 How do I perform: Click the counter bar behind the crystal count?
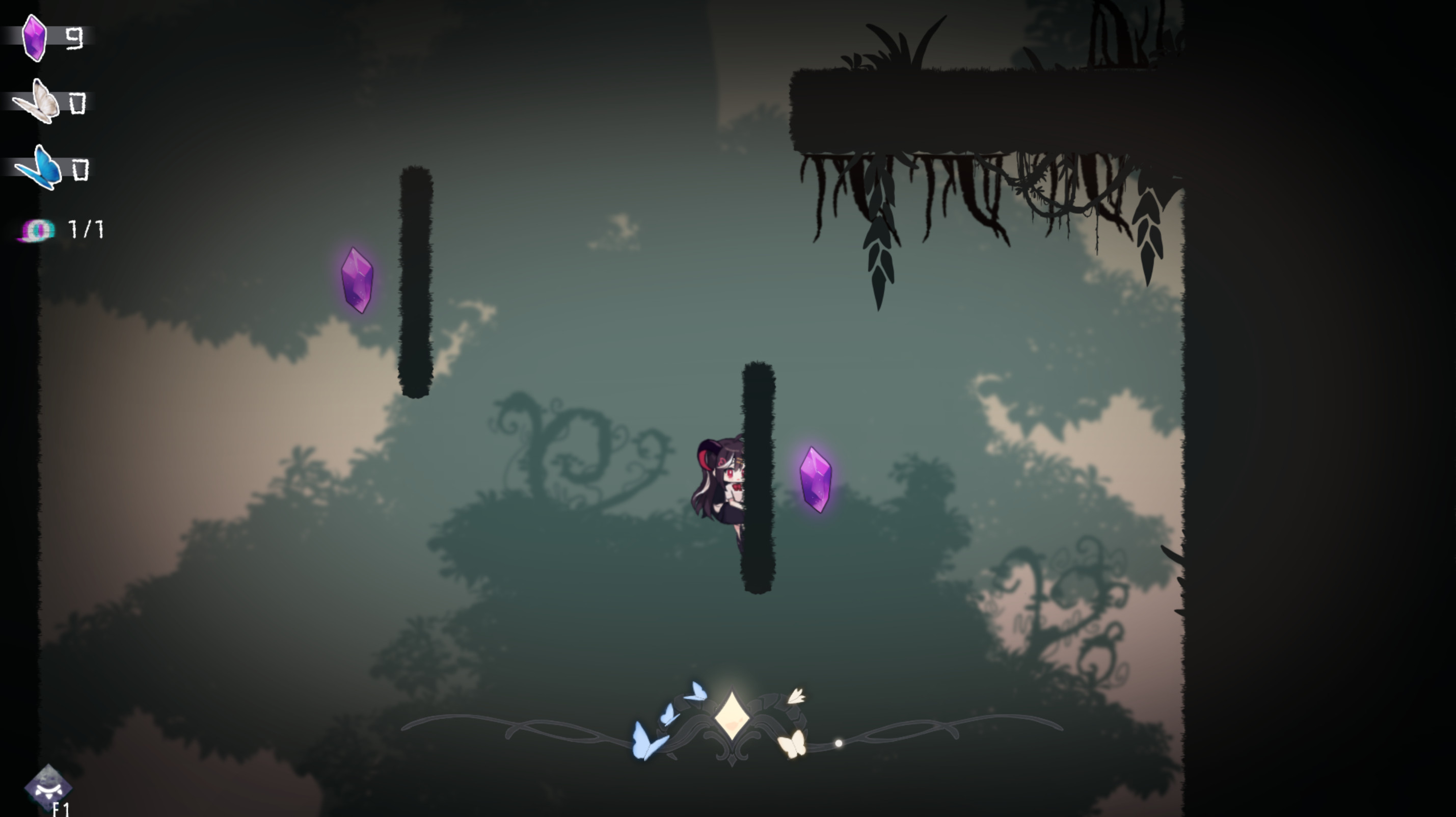[x=68, y=37]
